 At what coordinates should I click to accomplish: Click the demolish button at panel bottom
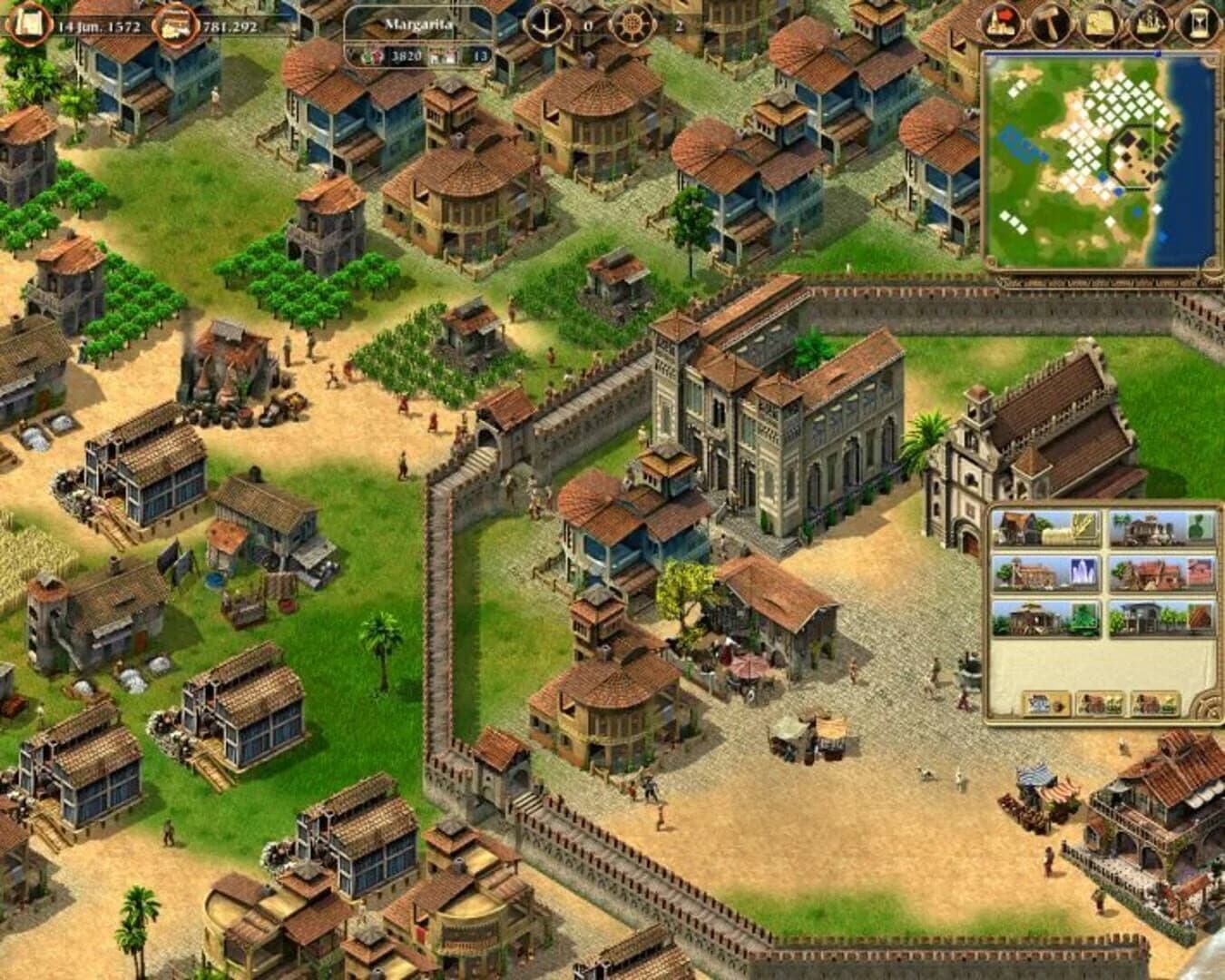click(1045, 703)
